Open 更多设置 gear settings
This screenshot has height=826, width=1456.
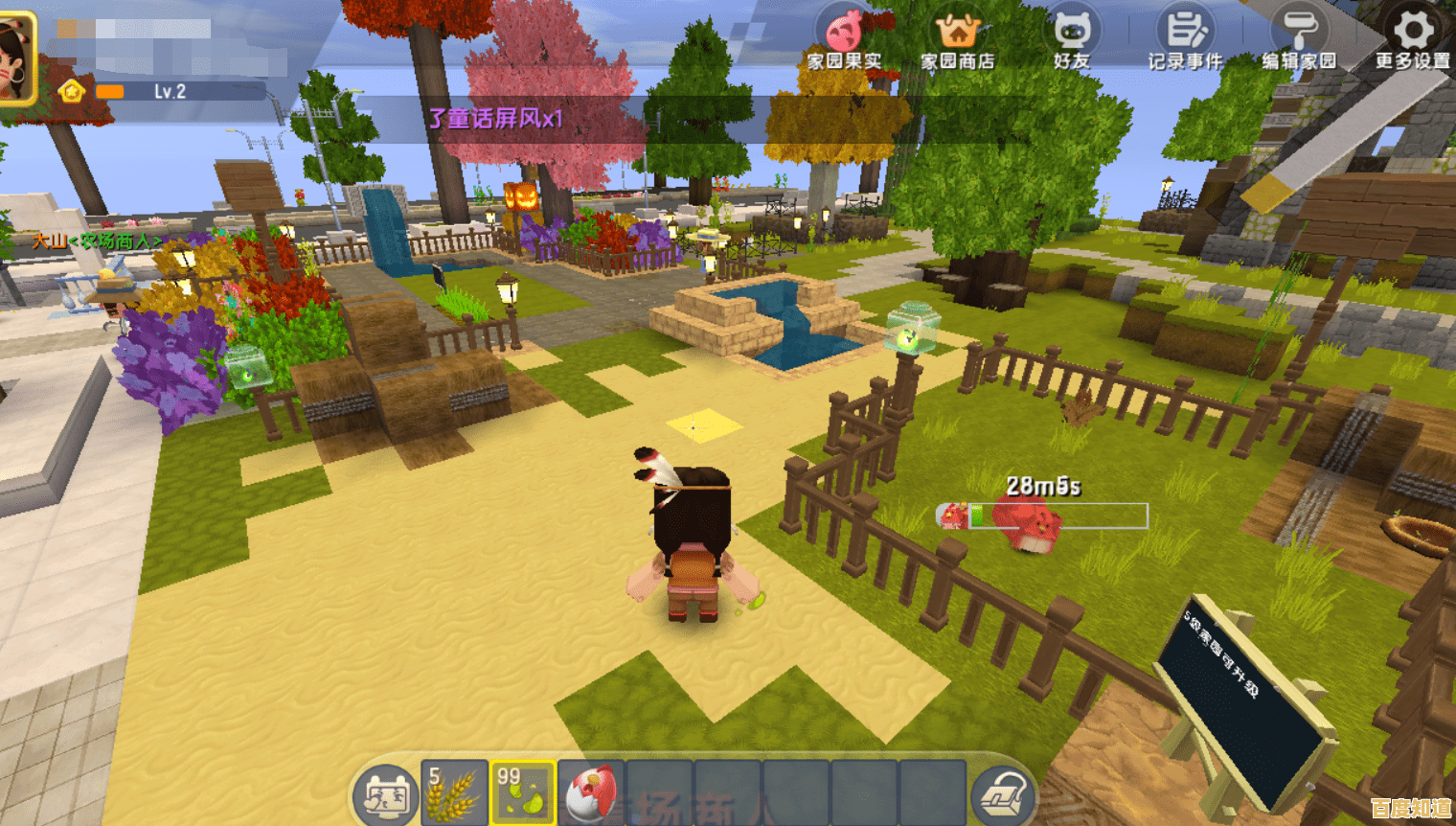1413,38
